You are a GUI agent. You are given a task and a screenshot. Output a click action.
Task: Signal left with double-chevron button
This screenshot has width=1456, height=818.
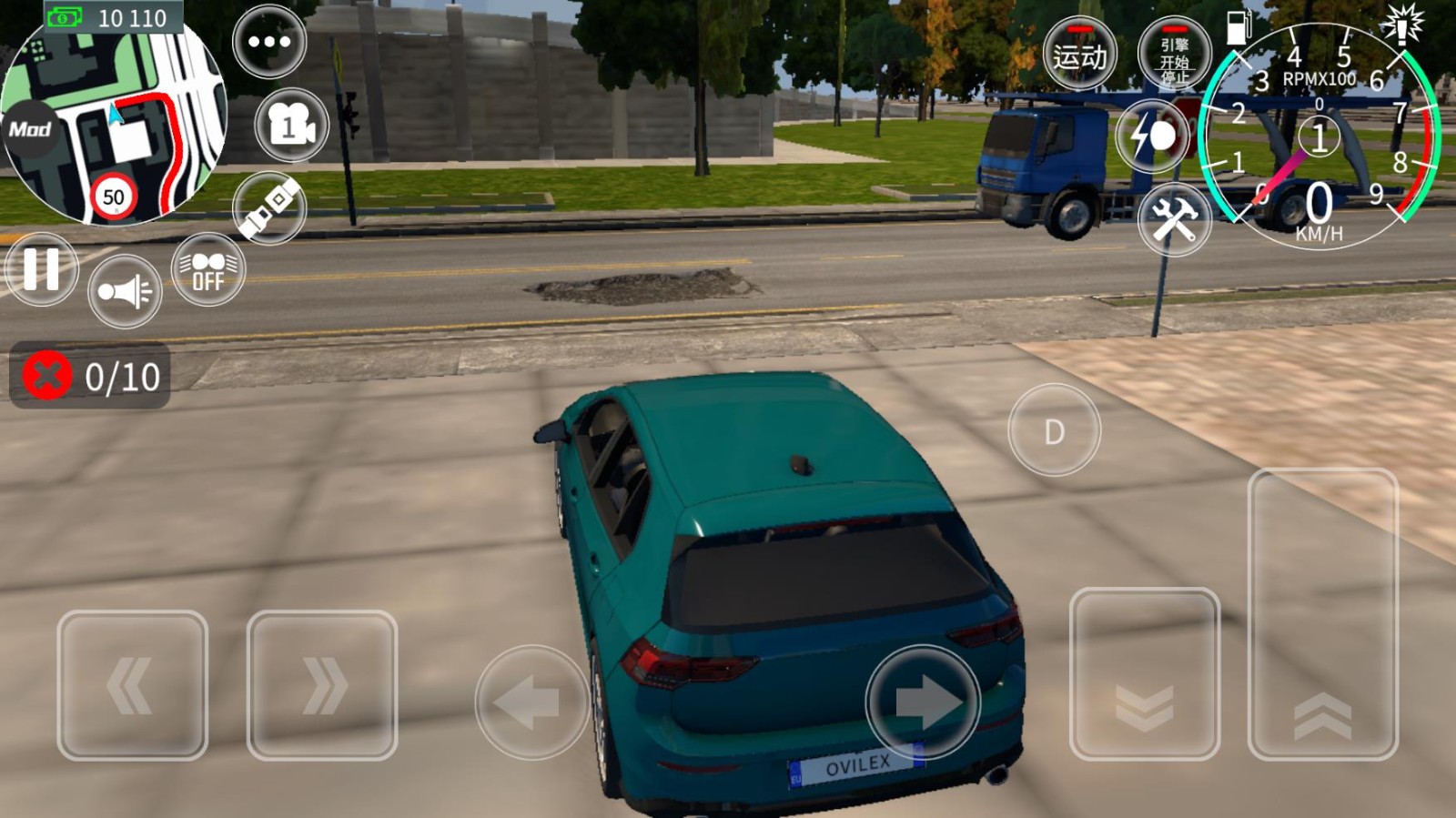click(132, 685)
